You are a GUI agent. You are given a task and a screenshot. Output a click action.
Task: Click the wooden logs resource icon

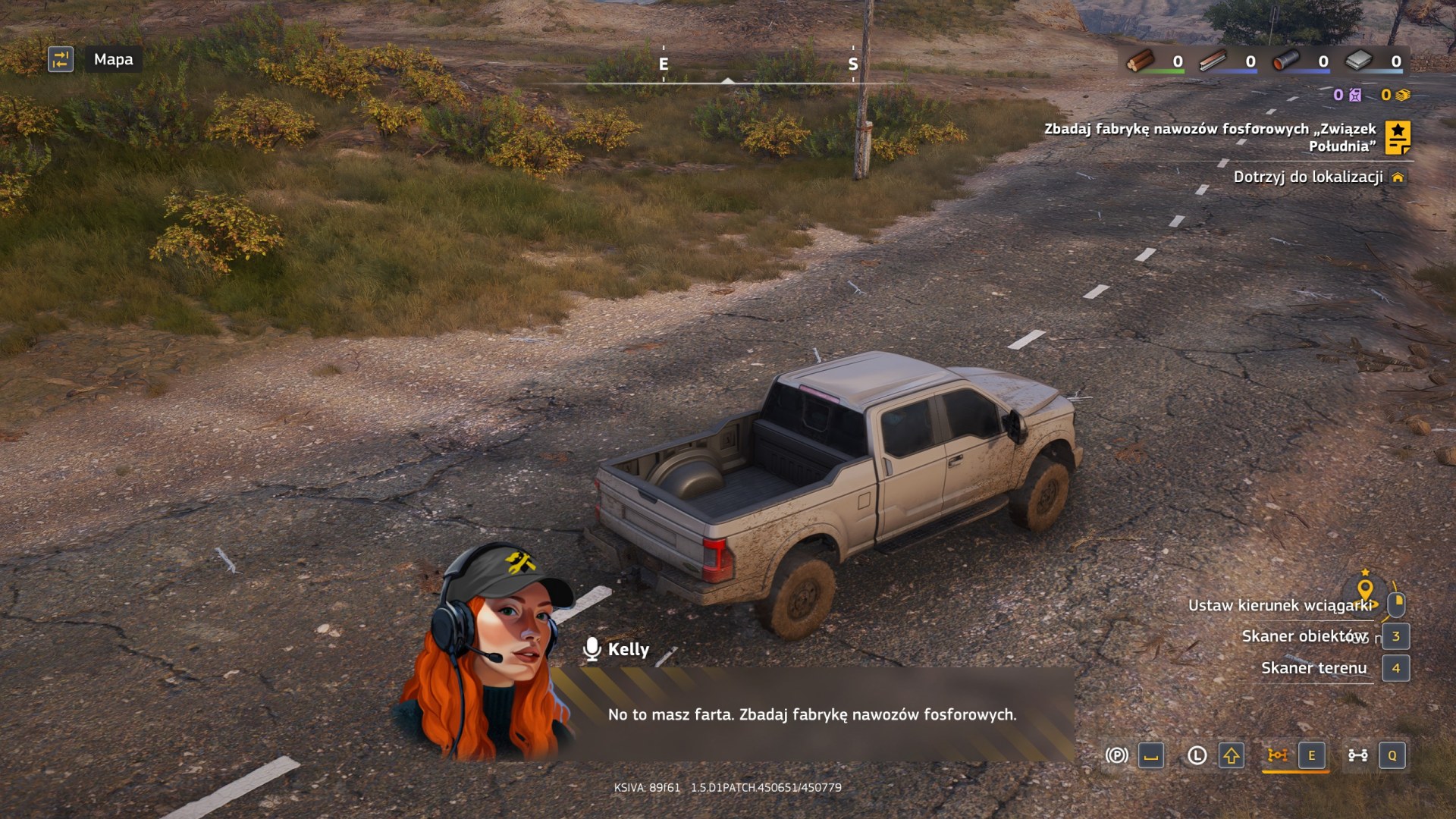tap(1140, 61)
